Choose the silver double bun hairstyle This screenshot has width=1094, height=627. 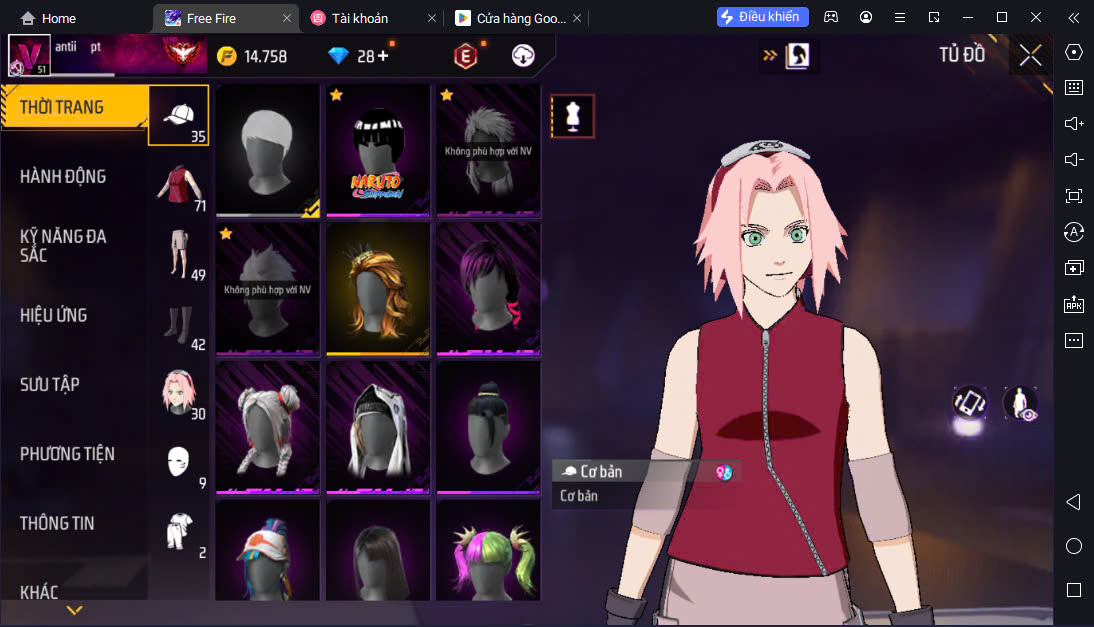click(x=267, y=427)
